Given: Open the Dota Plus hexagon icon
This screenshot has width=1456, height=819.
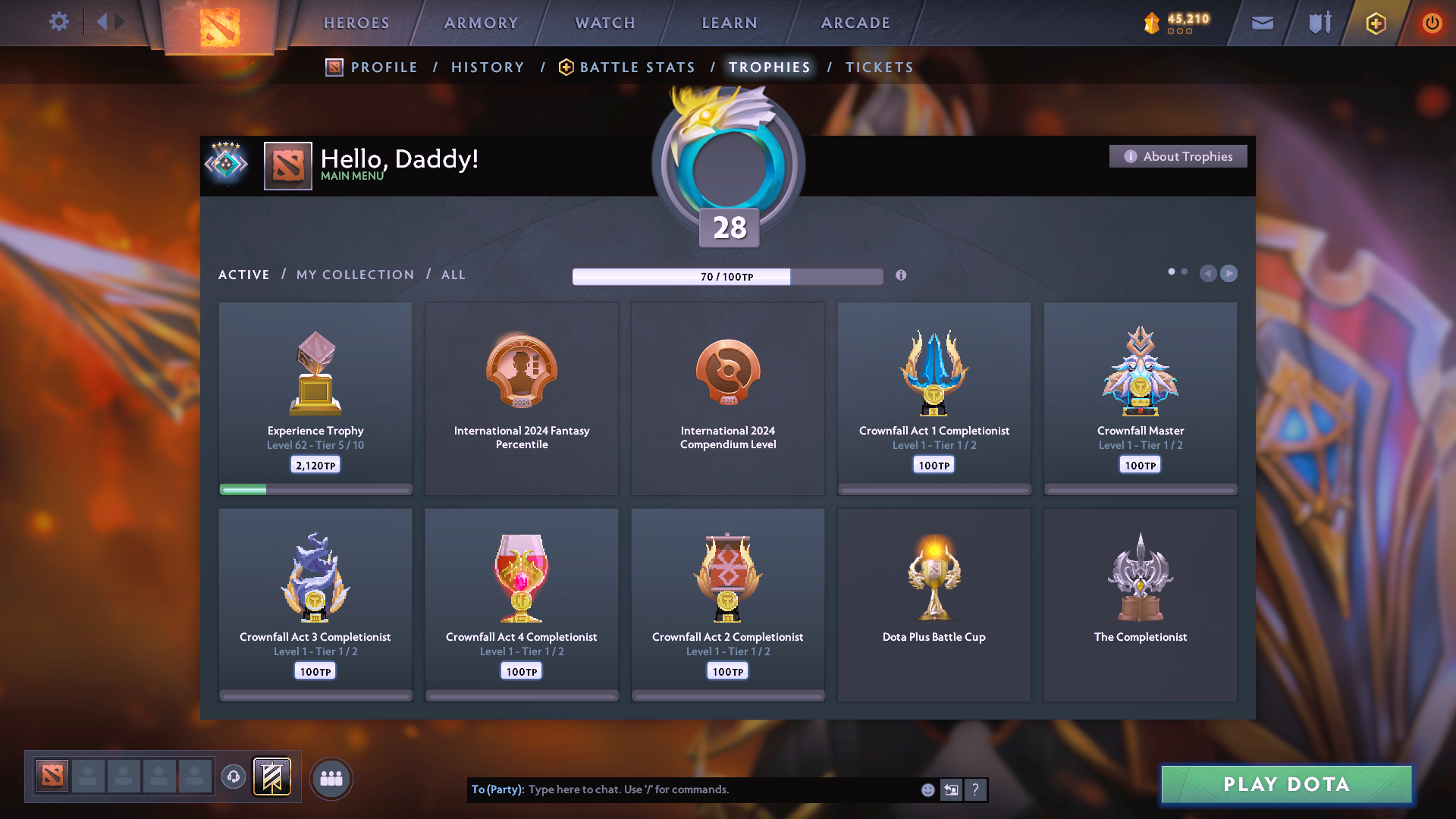Looking at the screenshot, I should [1375, 23].
